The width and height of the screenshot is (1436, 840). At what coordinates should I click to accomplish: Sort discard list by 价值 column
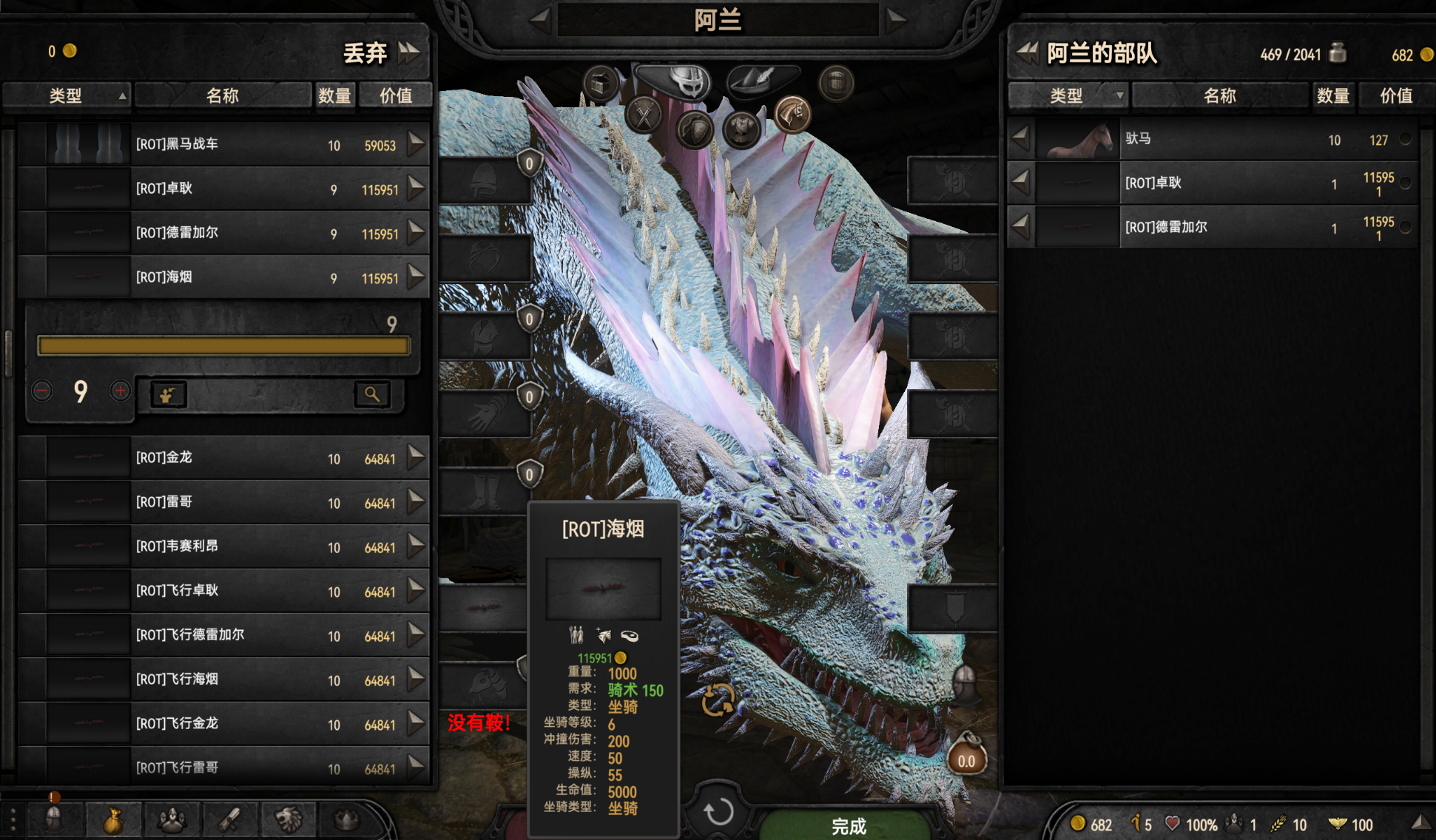395,95
